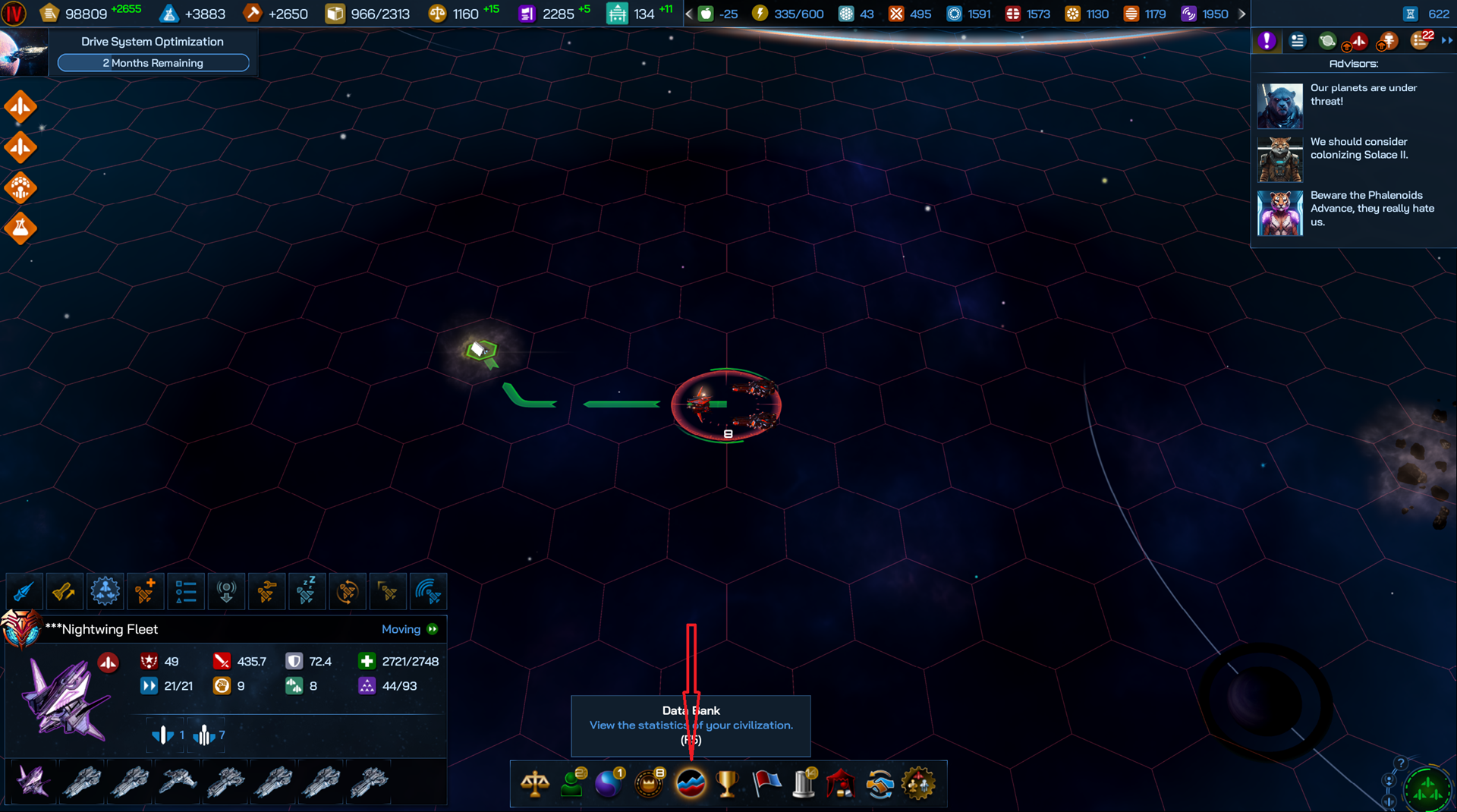Viewport: 1457px width, 812px height.
Task: Put the fleet to sleep with Zzz icon
Action: click(307, 591)
